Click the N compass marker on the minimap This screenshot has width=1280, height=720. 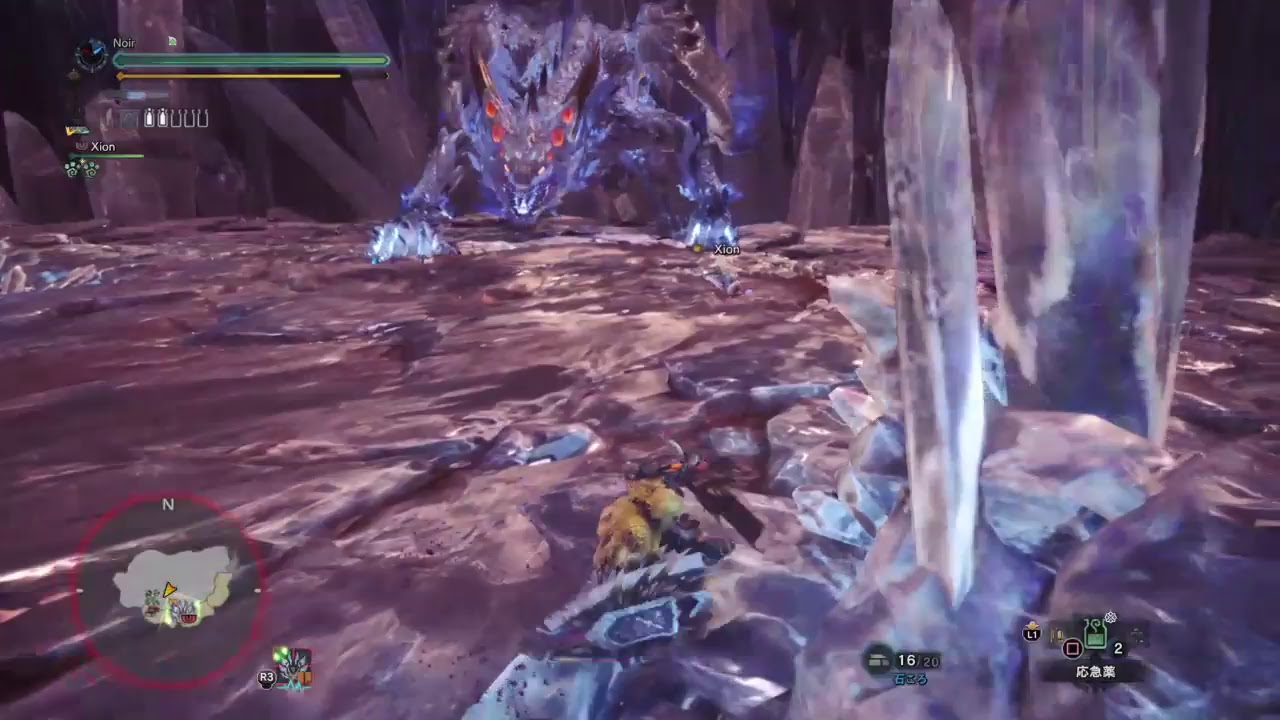(168, 503)
